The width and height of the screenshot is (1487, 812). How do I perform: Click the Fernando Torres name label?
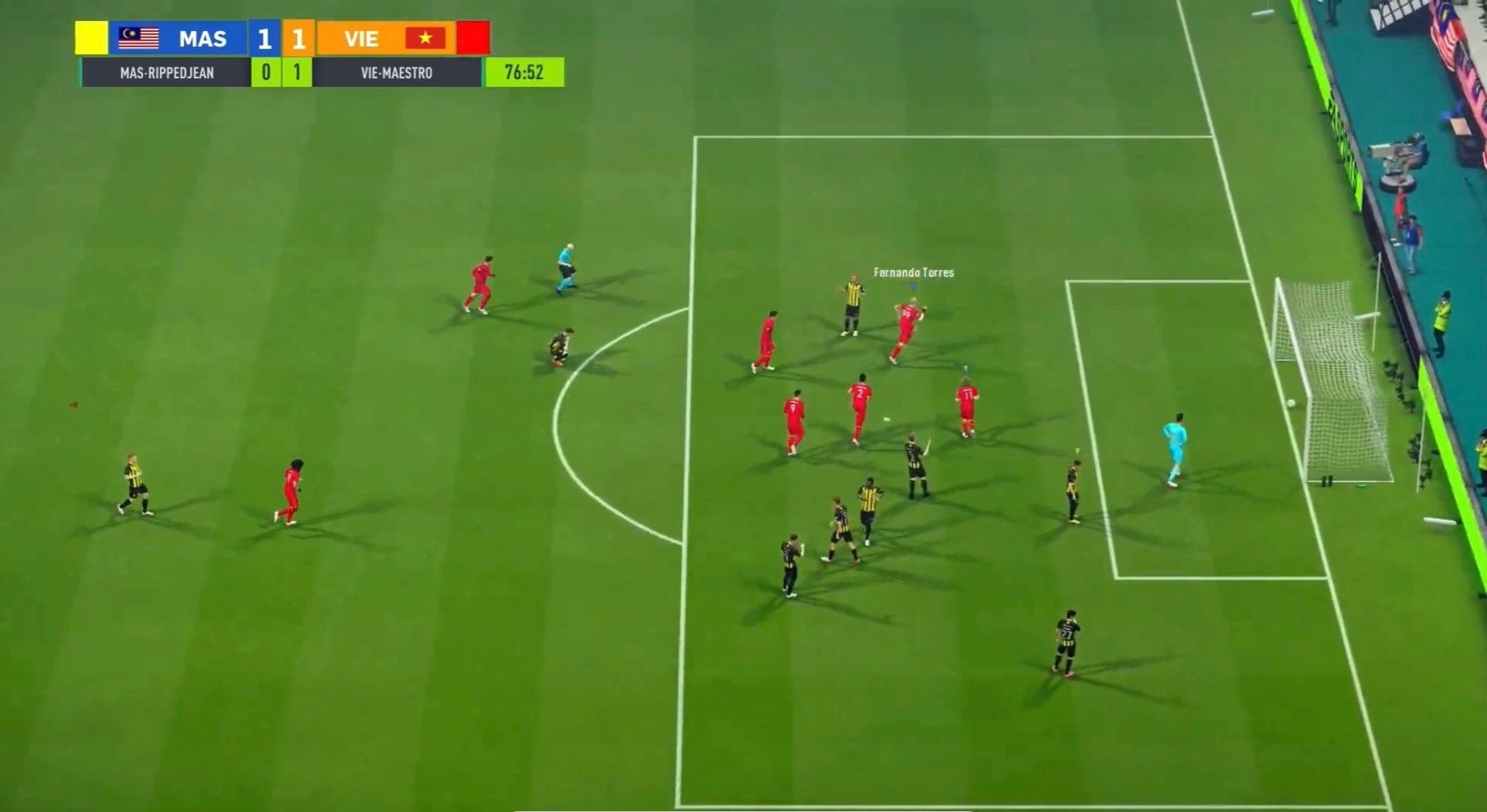coord(913,273)
